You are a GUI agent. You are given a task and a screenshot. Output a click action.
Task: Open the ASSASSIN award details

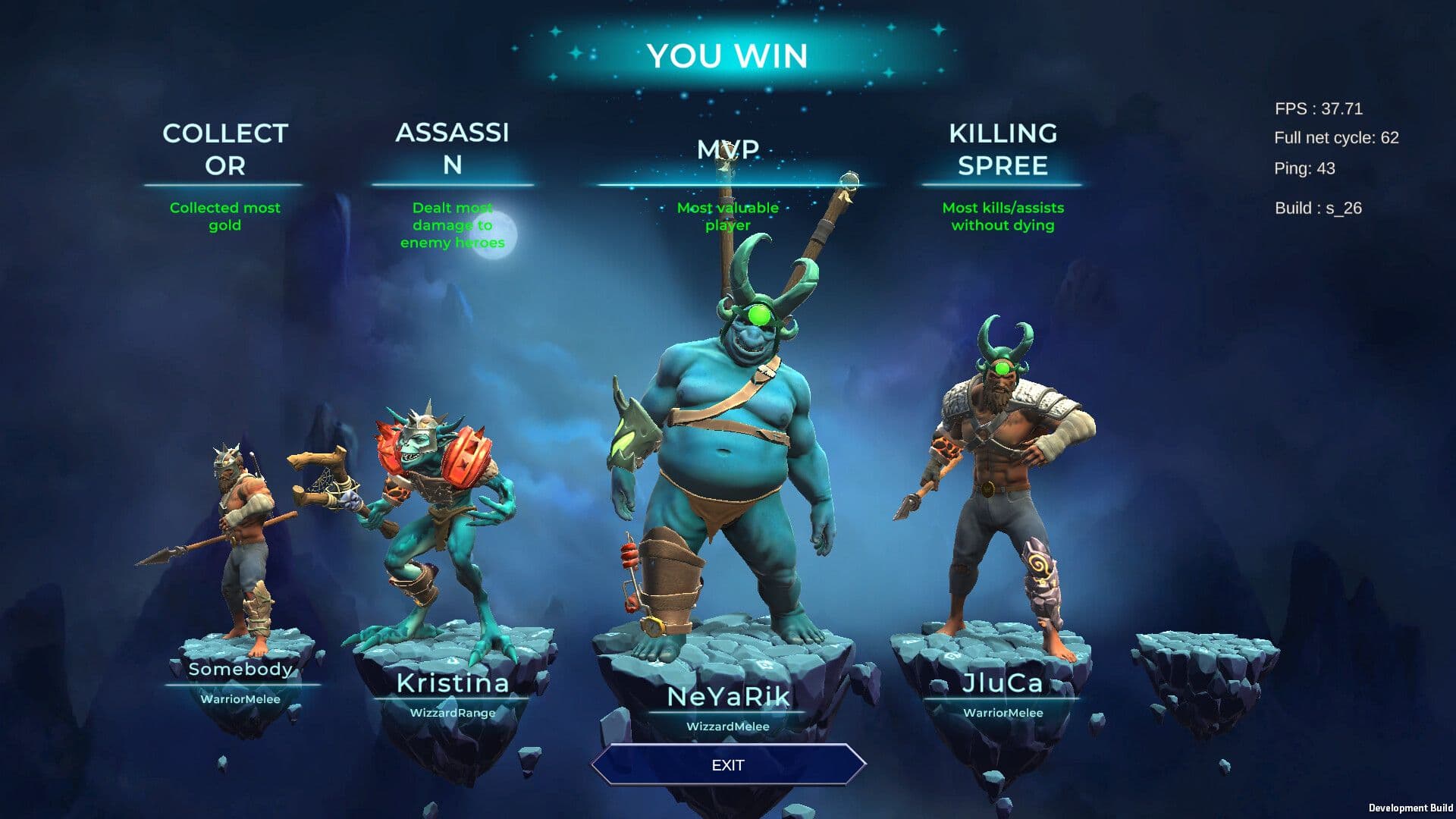(453, 149)
